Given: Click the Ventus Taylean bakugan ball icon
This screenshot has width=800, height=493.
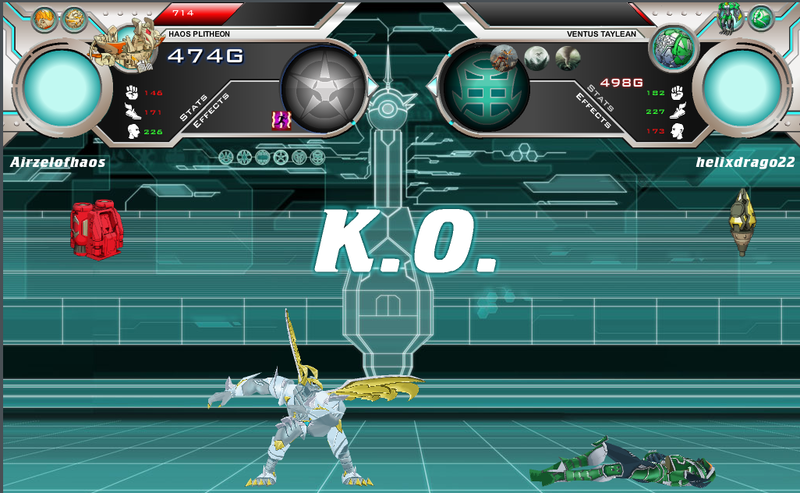Looking at the screenshot, I should point(672,47).
